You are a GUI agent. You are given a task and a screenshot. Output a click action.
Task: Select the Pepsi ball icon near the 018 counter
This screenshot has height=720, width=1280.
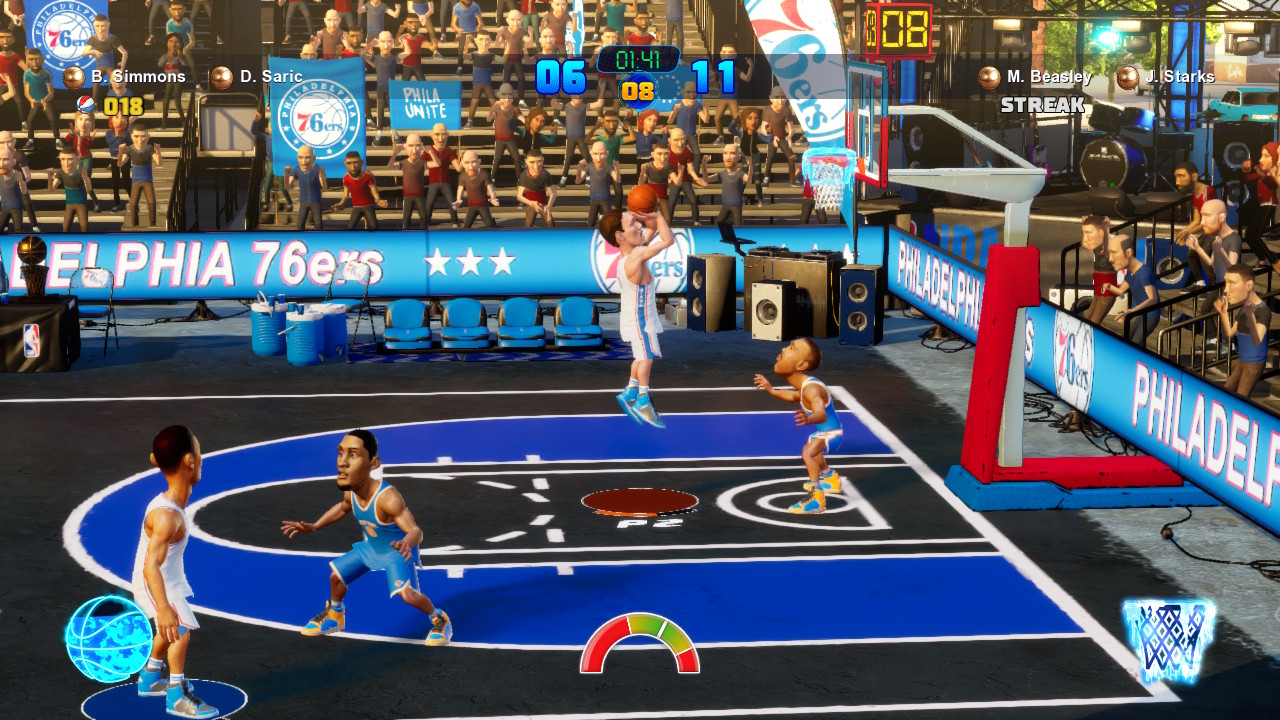click(x=88, y=105)
